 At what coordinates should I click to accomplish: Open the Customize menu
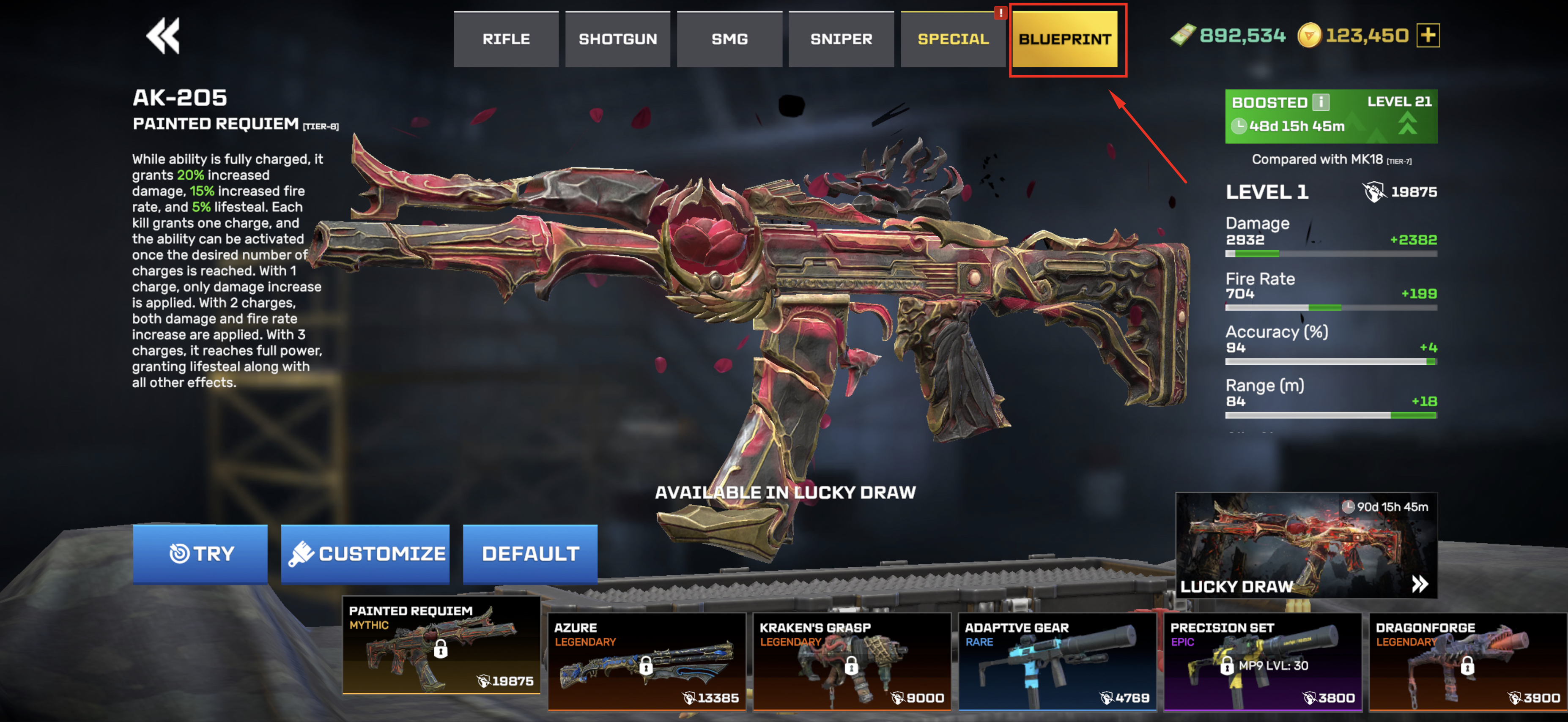[x=365, y=553]
